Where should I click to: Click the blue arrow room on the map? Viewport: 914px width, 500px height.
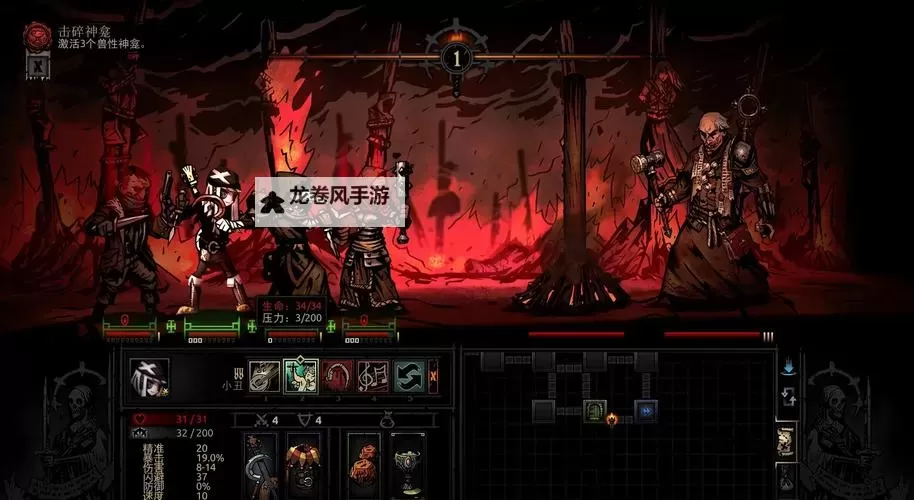click(646, 410)
